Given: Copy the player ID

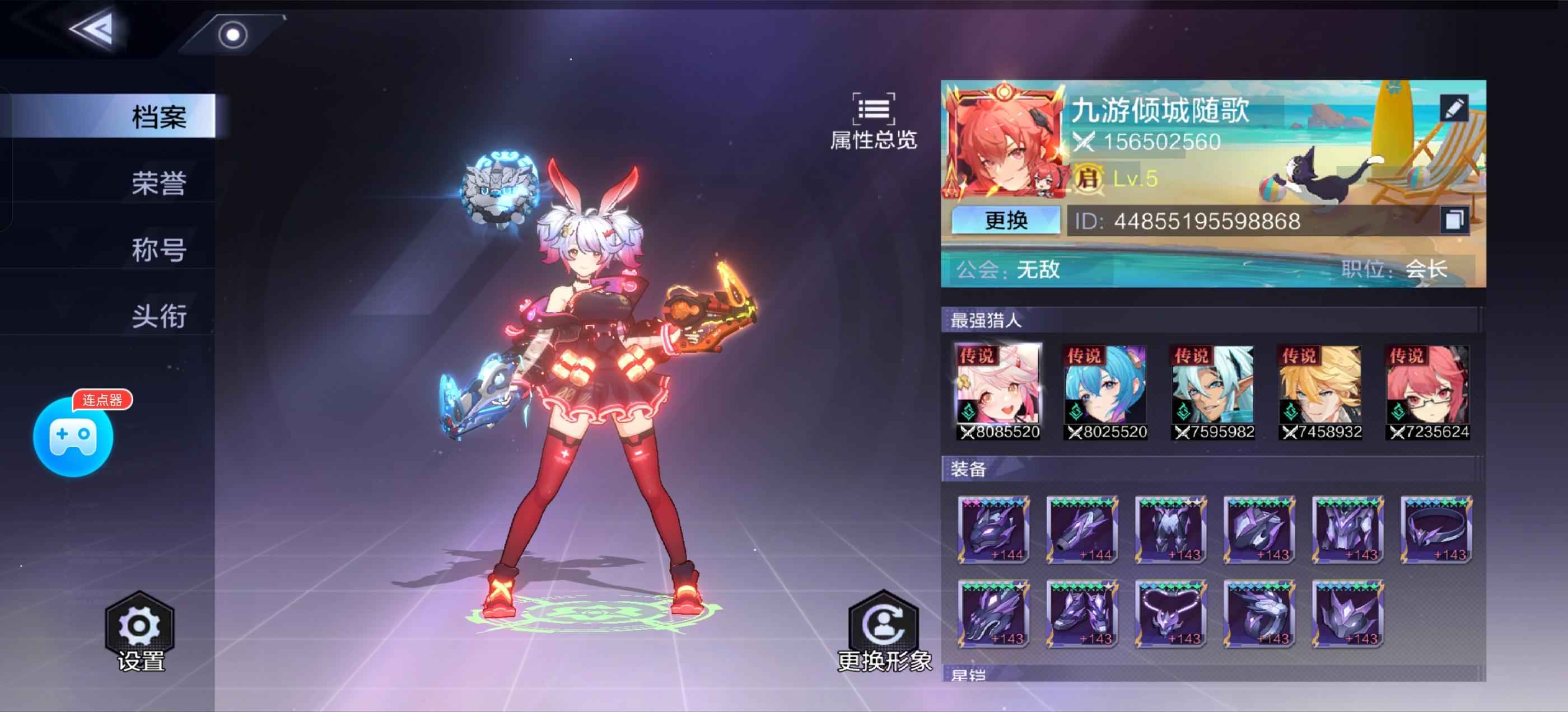Looking at the screenshot, I should coord(1454,219).
